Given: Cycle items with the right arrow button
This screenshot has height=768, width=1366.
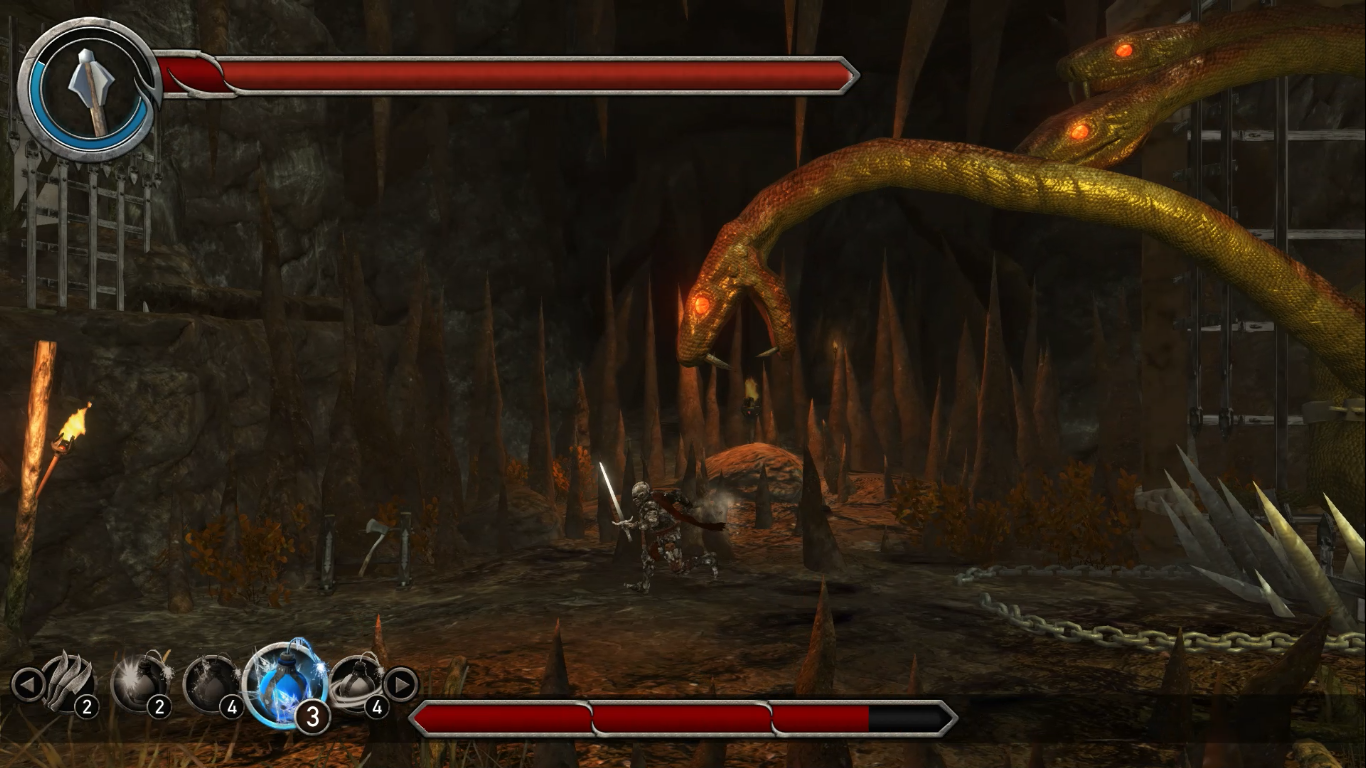Looking at the screenshot, I should 400,684.
